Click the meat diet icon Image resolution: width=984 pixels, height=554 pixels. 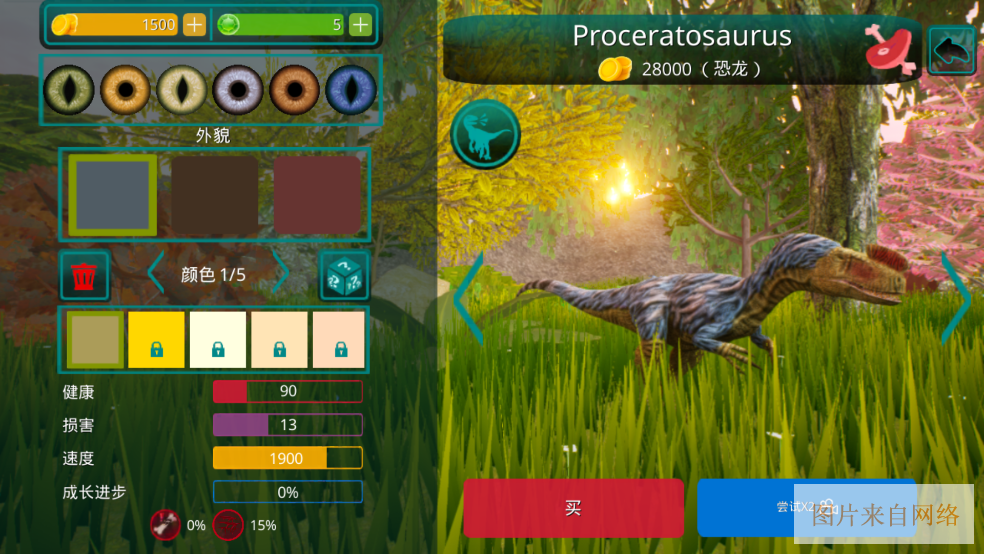(x=891, y=48)
